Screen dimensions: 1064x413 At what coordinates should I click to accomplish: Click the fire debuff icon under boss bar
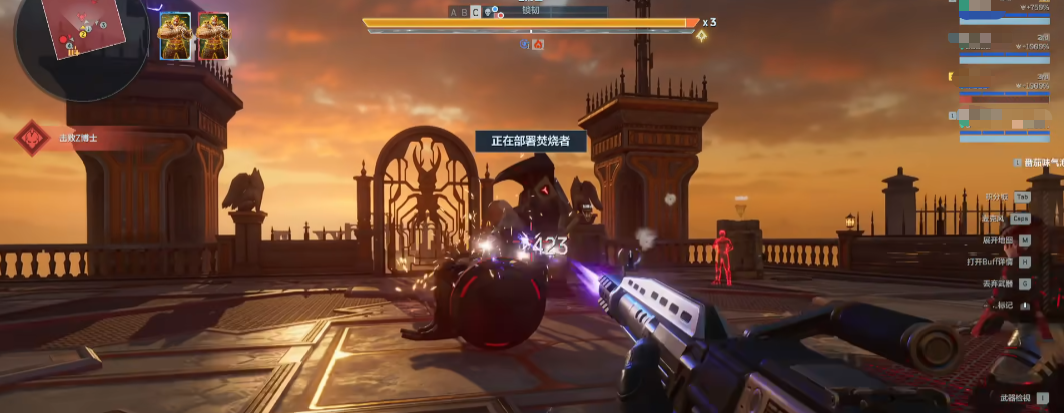pos(538,44)
